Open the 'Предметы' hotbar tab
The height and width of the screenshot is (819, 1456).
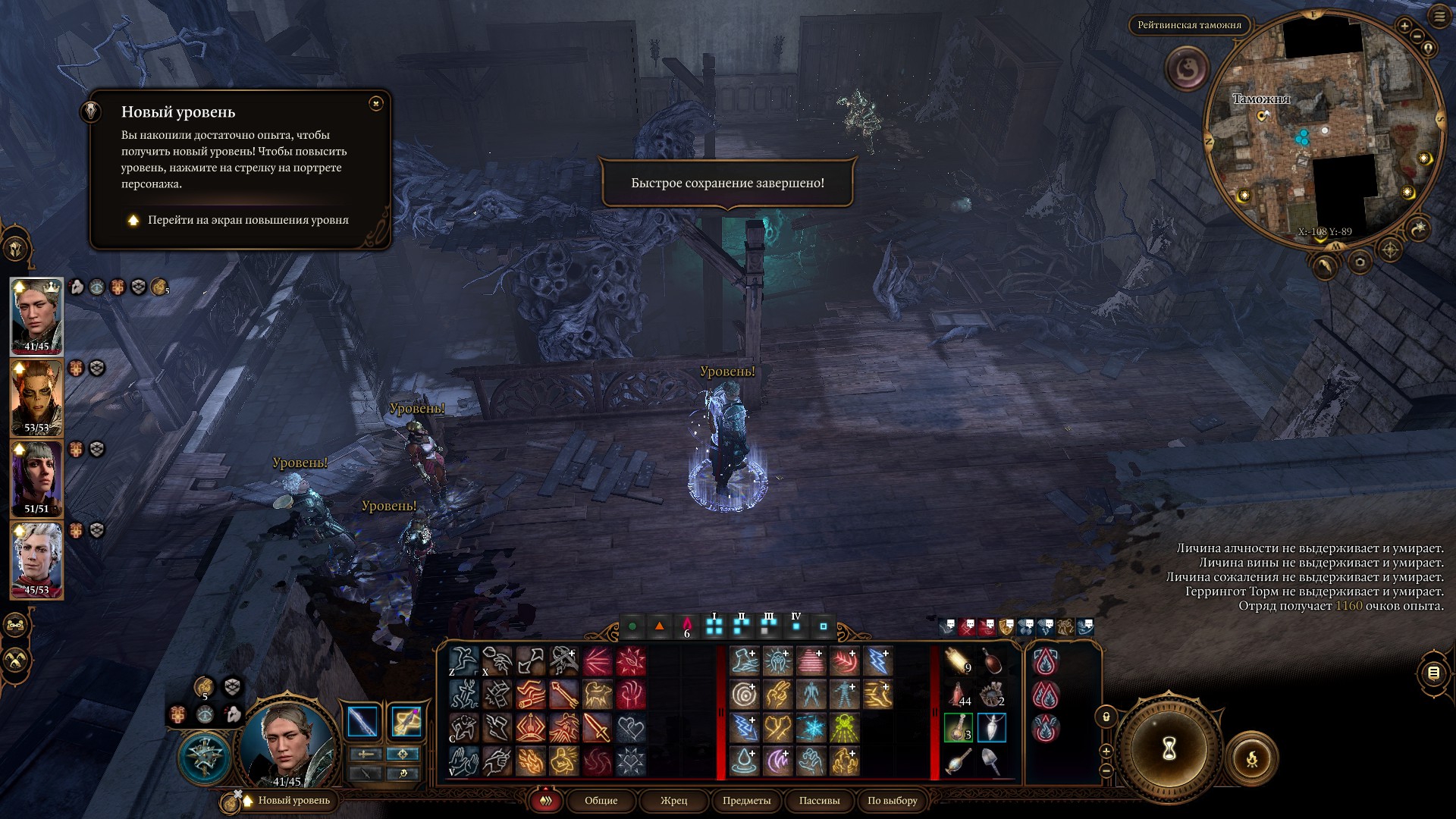(x=746, y=801)
